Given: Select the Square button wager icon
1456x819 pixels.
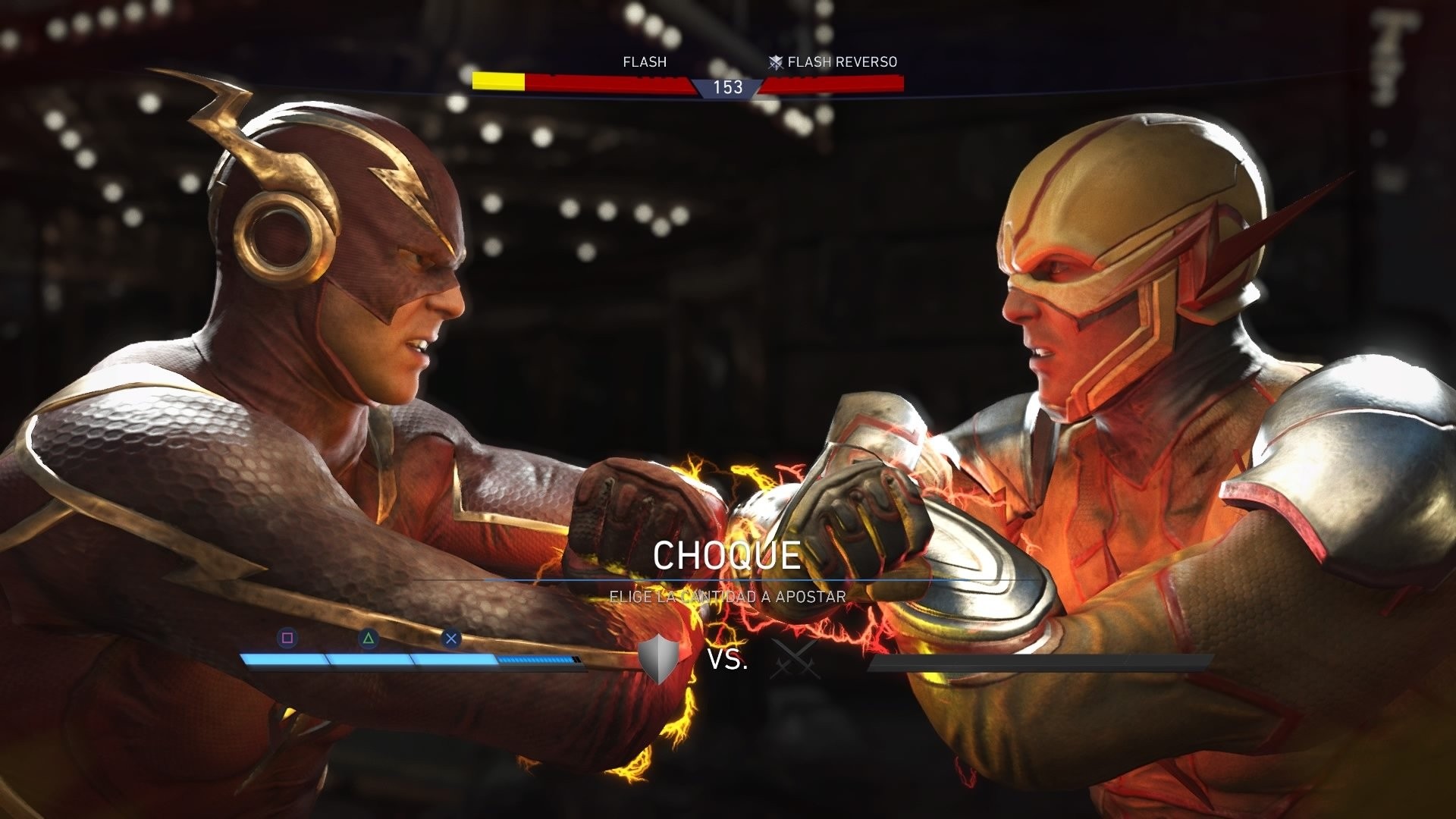Looking at the screenshot, I should coord(288,638).
